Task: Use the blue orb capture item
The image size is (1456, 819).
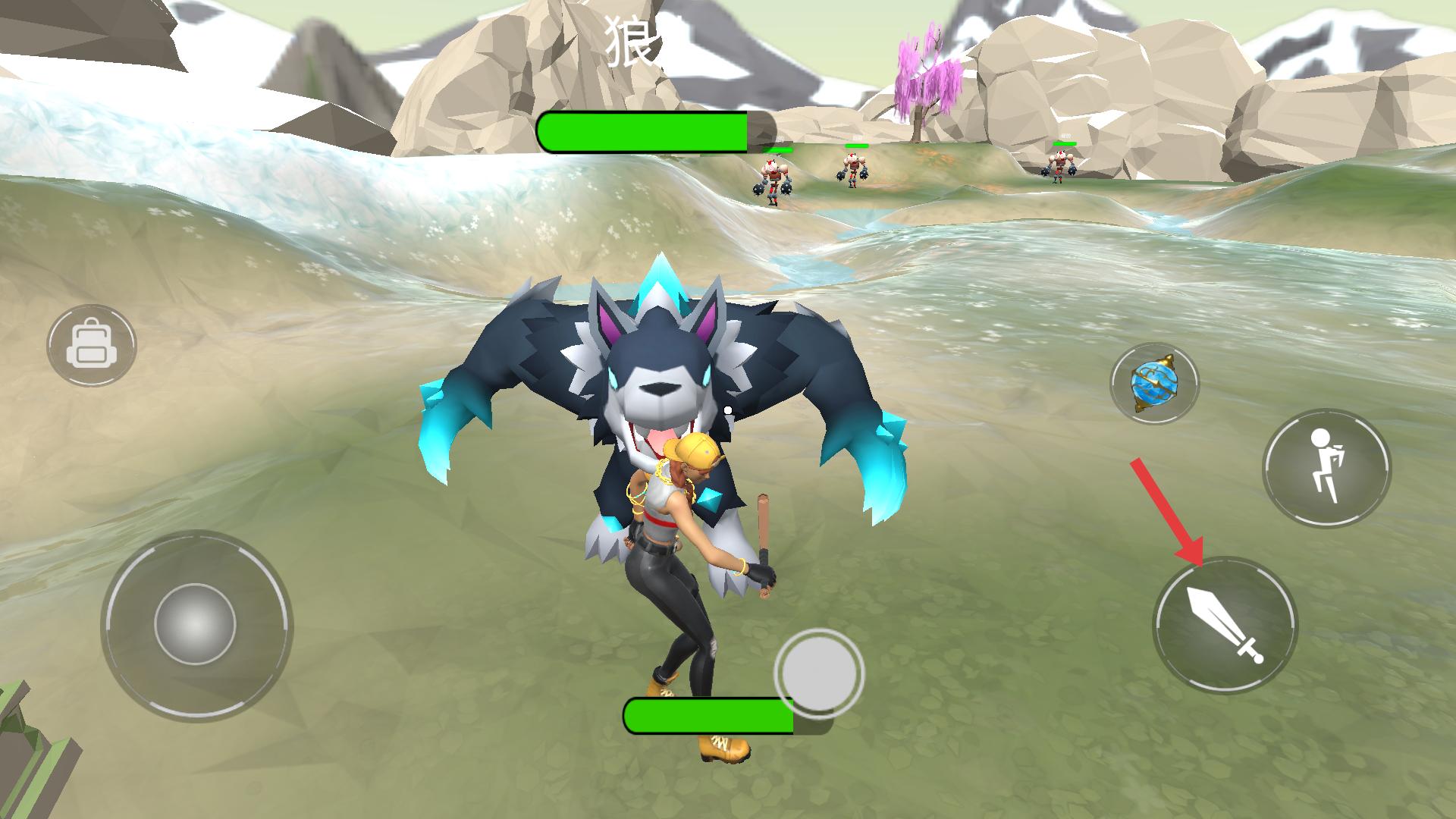Action: coord(1154,383)
